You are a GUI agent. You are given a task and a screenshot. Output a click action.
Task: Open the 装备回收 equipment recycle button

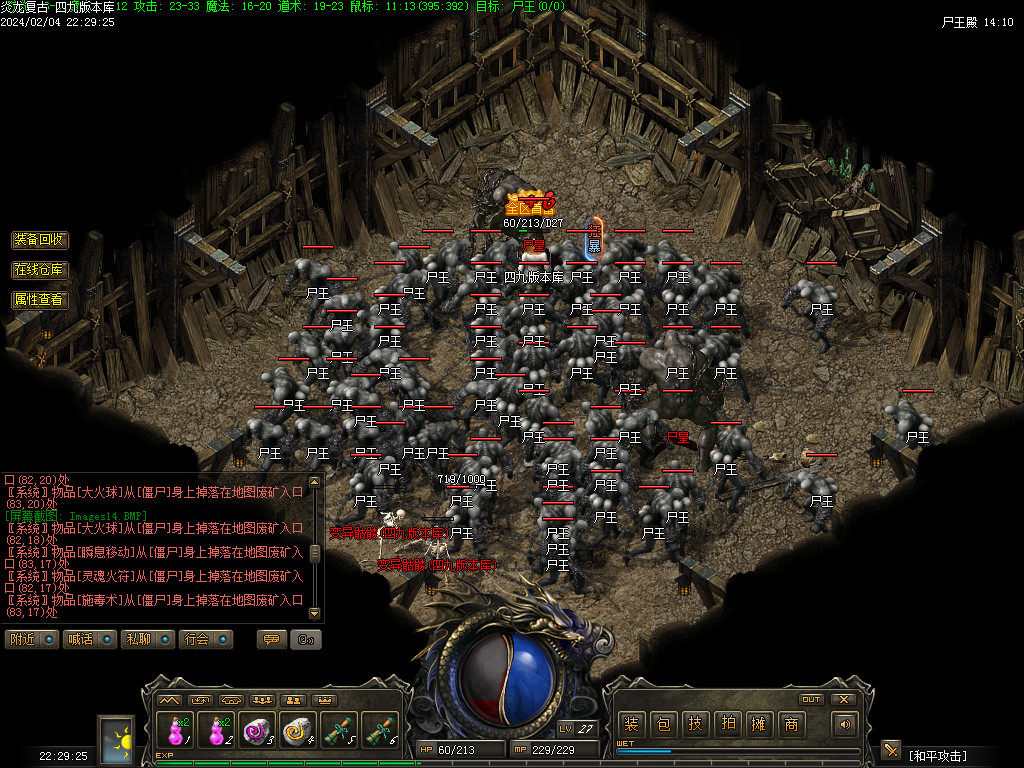[40, 240]
